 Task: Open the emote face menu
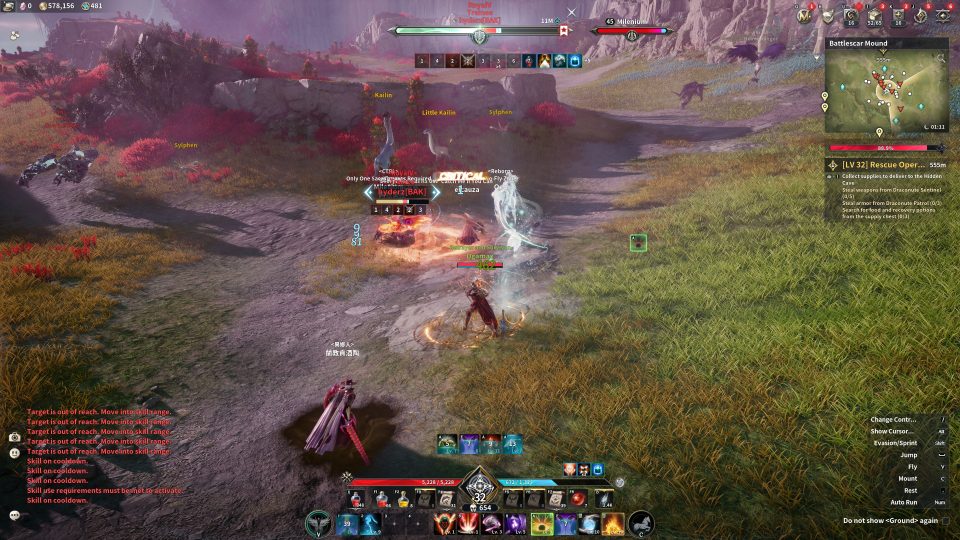(x=15, y=453)
